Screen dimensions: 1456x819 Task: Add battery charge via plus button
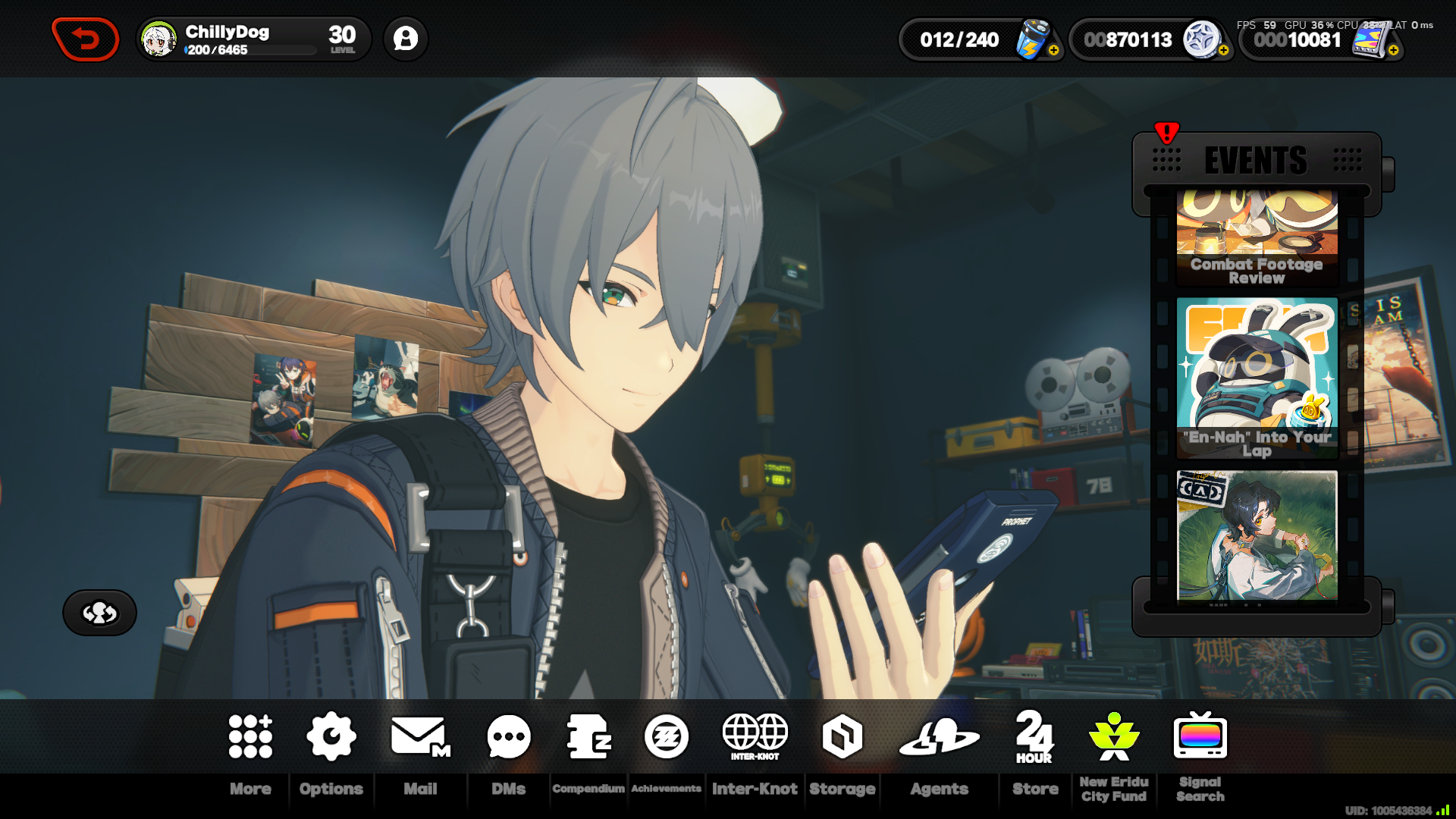click(1053, 52)
